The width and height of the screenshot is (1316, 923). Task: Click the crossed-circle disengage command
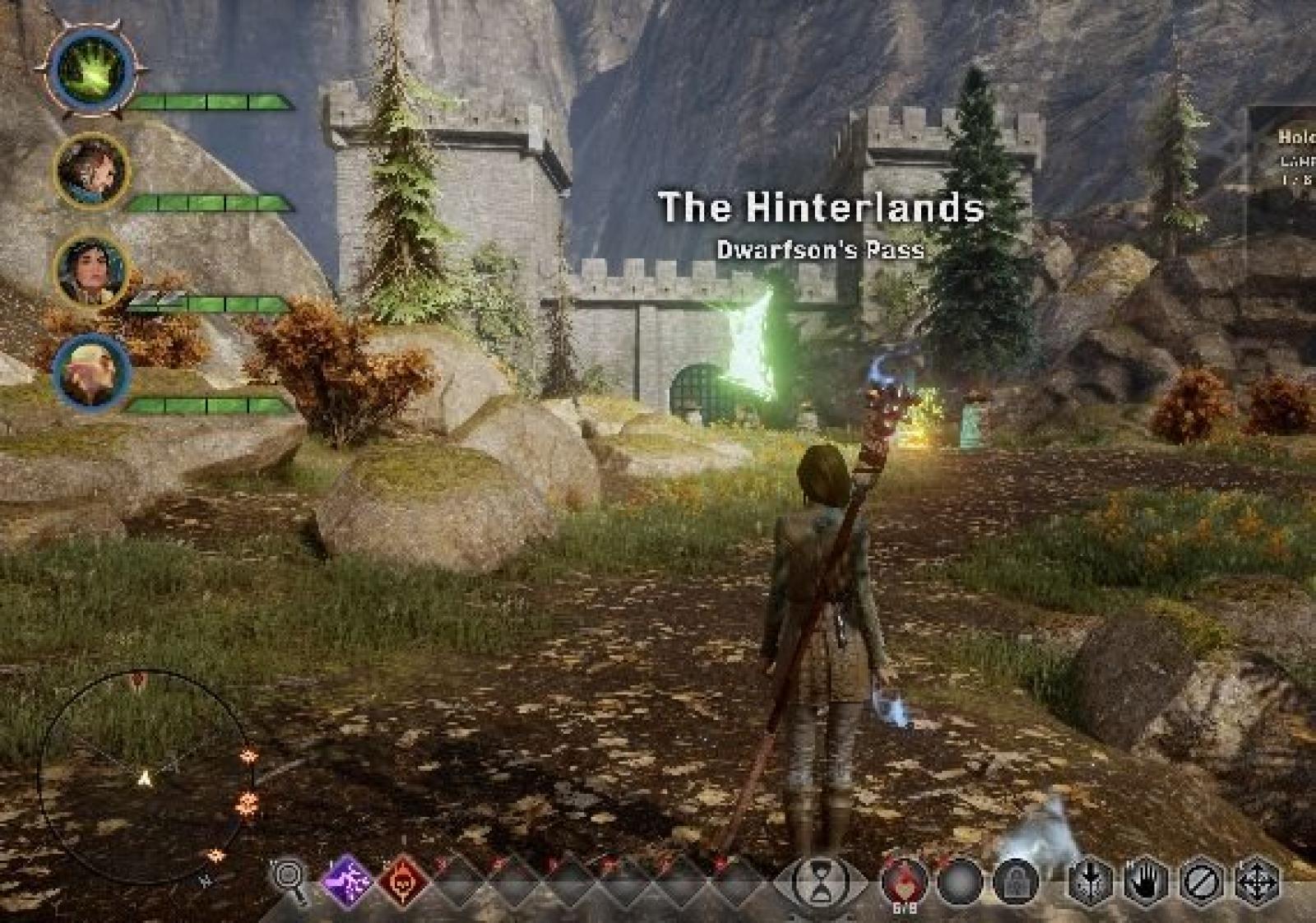click(x=1201, y=882)
